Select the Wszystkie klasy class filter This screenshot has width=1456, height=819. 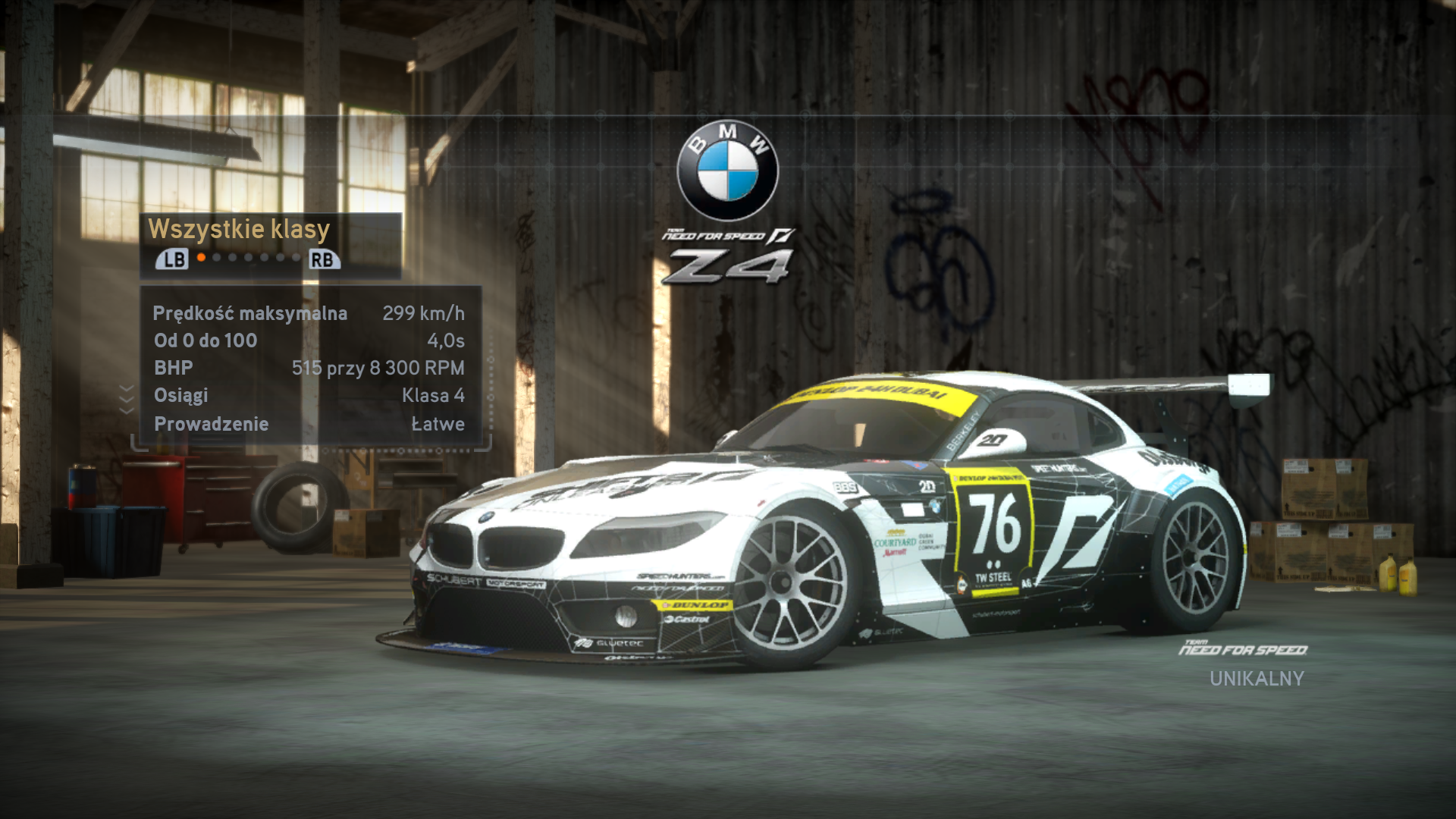[239, 229]
